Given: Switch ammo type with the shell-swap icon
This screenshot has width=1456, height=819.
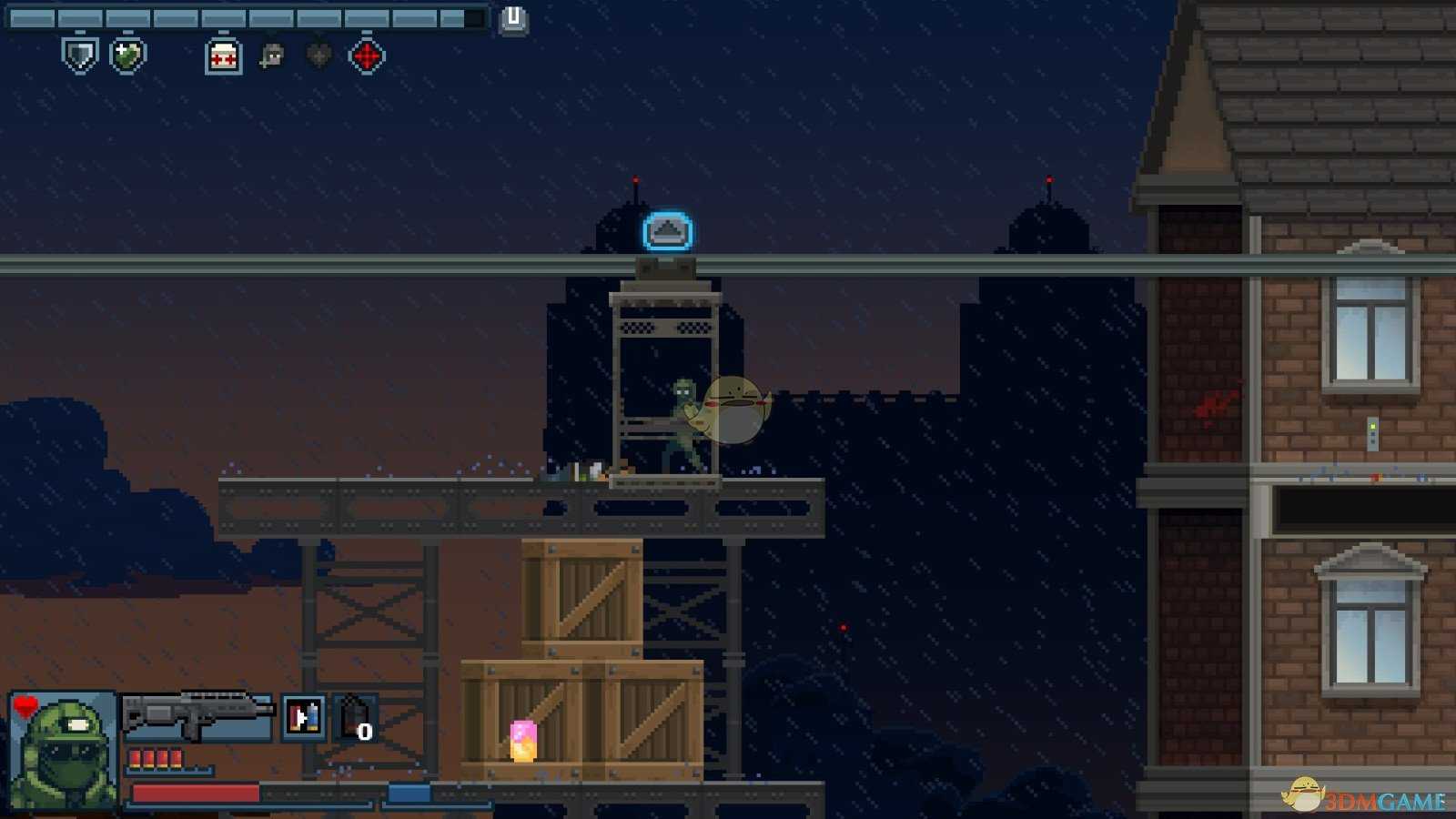Looking at the screenshot, I should [304, 717].
